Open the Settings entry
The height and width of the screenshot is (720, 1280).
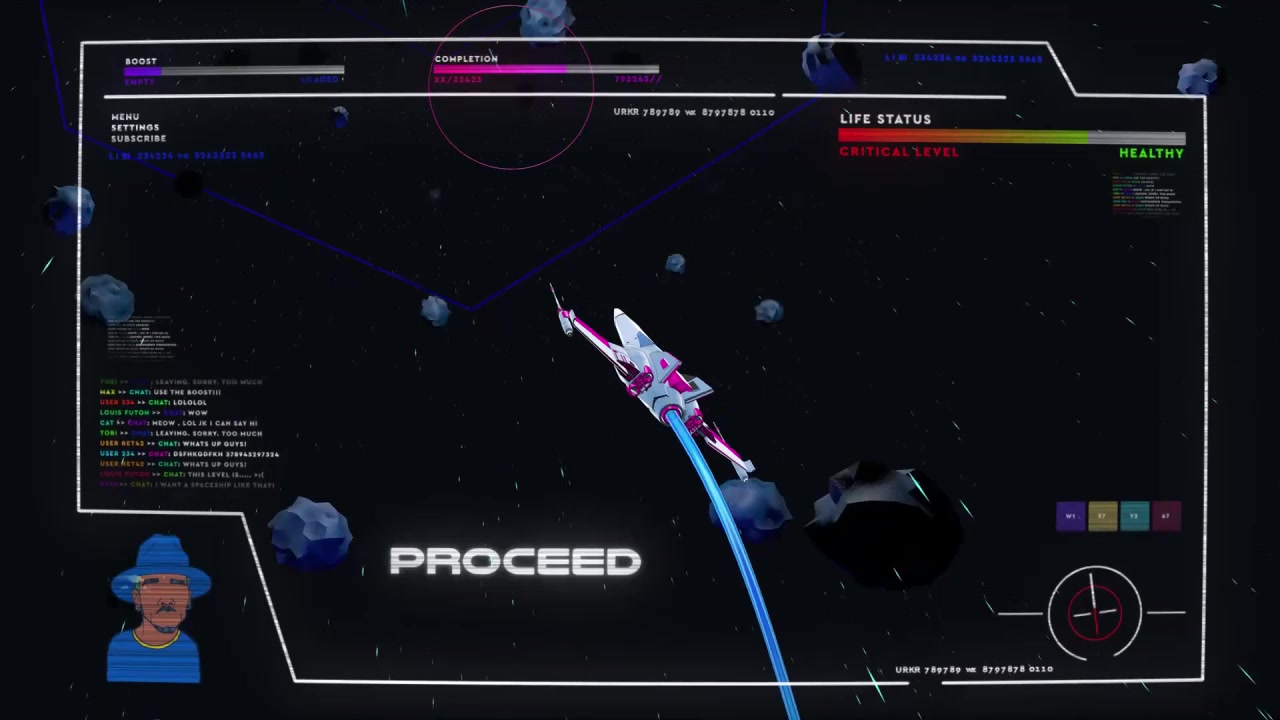click(135, 128)
